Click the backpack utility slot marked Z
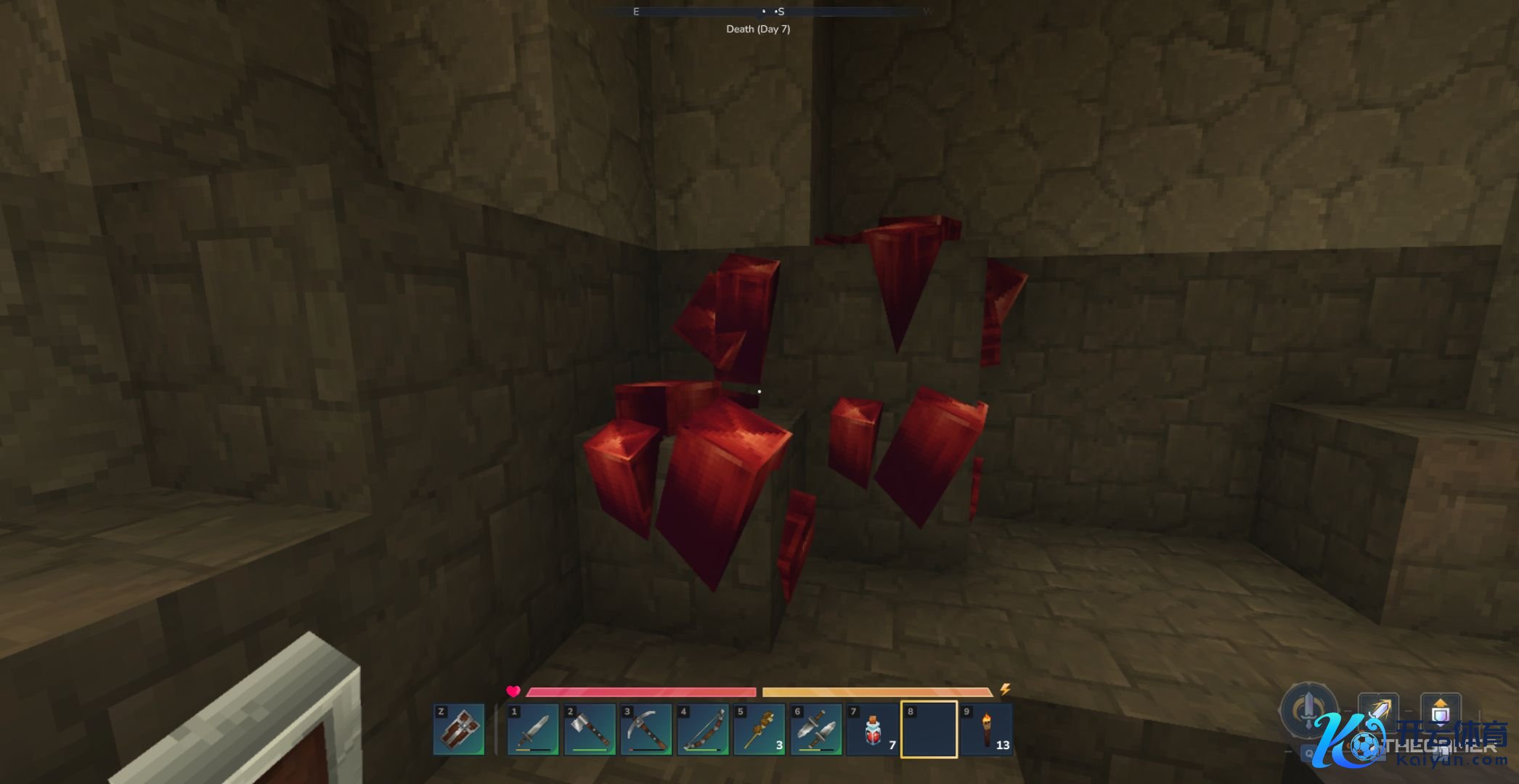This screenshot has width=1519, height=784. 459,730
